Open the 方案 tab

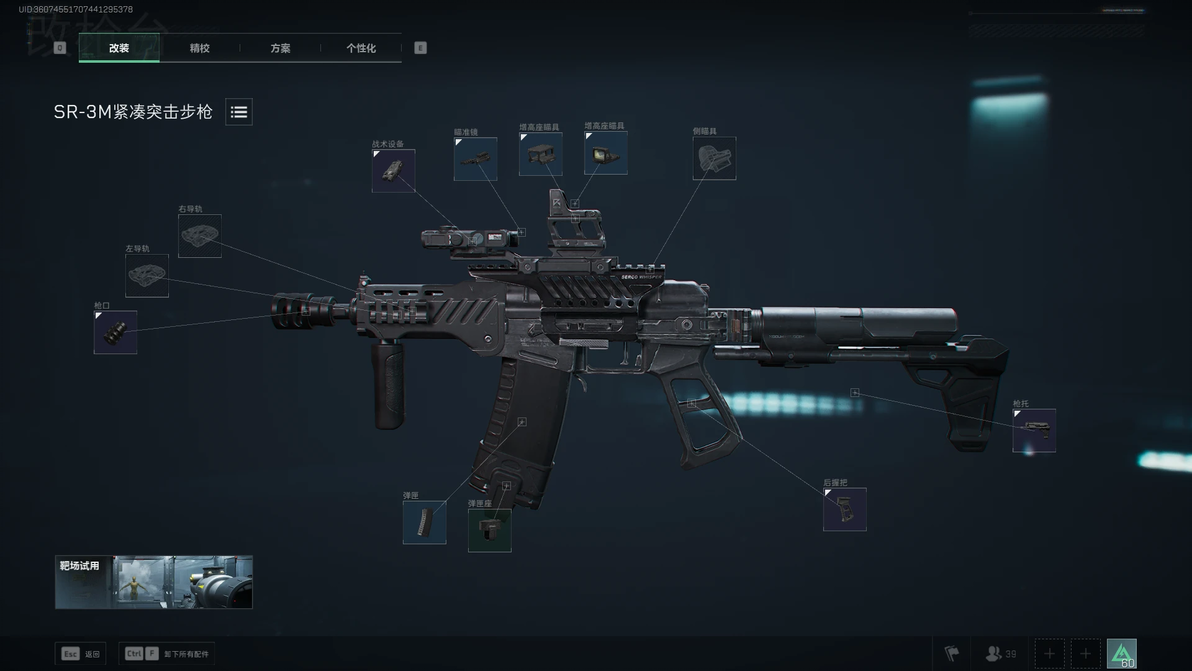point(280,48)
